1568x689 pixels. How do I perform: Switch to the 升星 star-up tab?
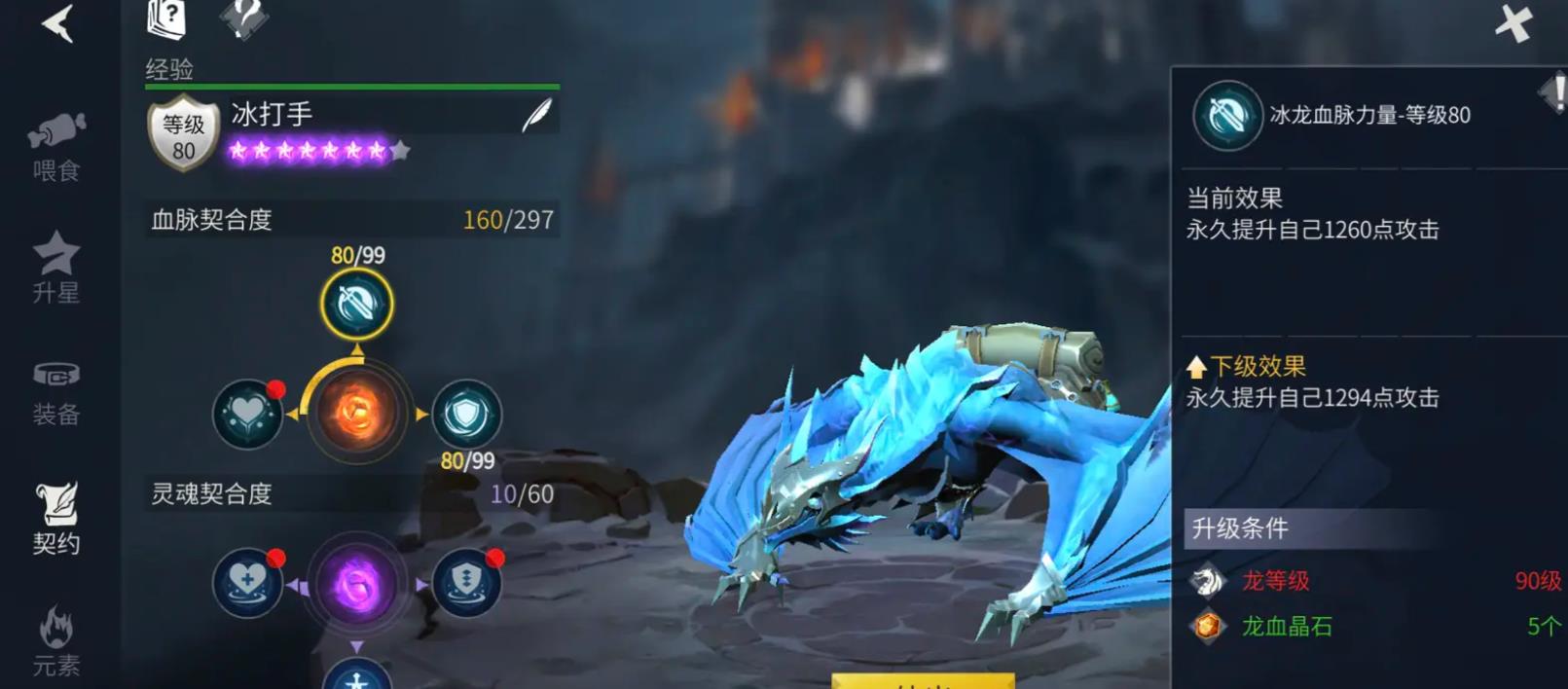(56, 268)
